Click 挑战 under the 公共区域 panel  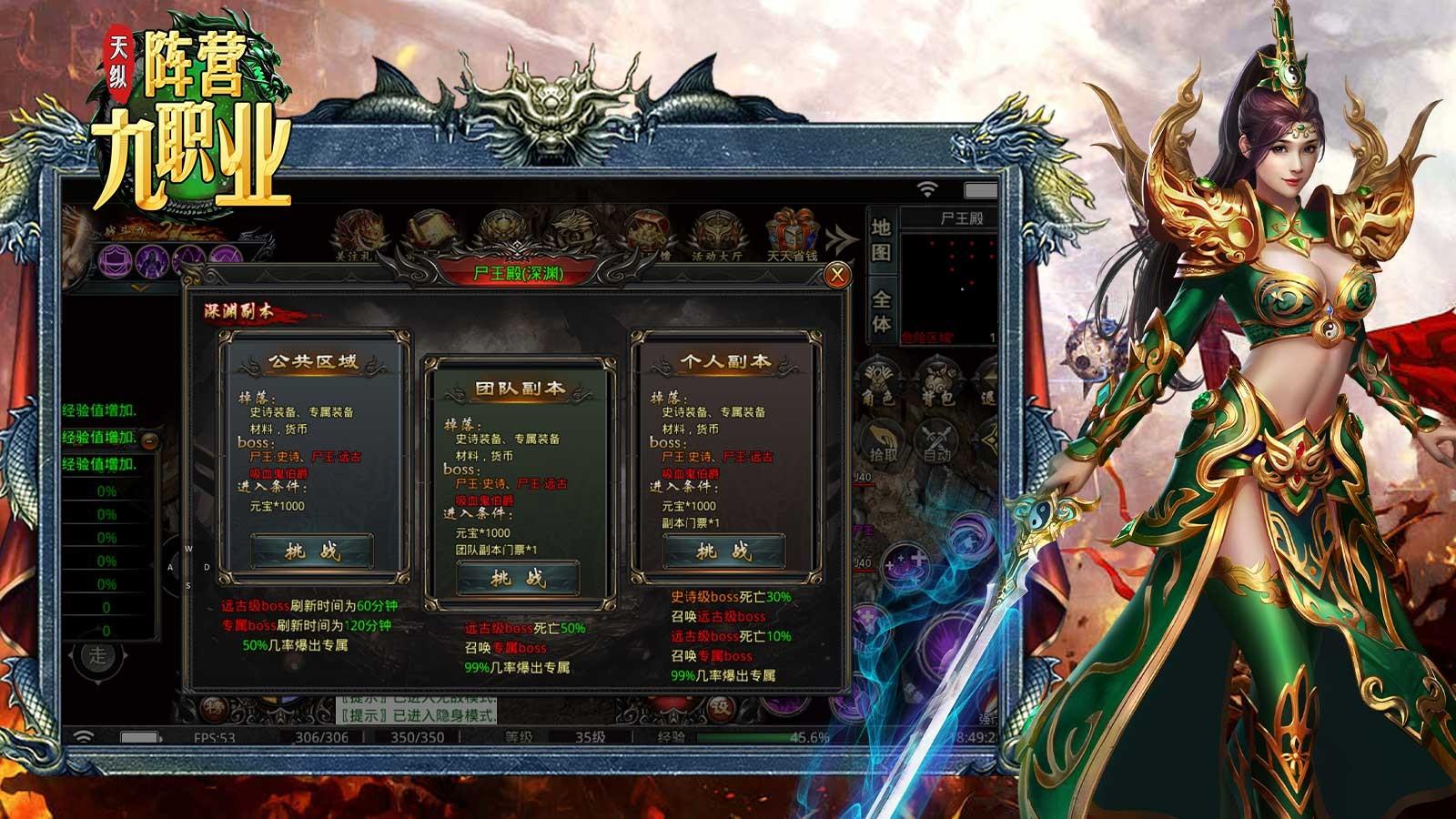pyautogui.click(x=311, y=548)
